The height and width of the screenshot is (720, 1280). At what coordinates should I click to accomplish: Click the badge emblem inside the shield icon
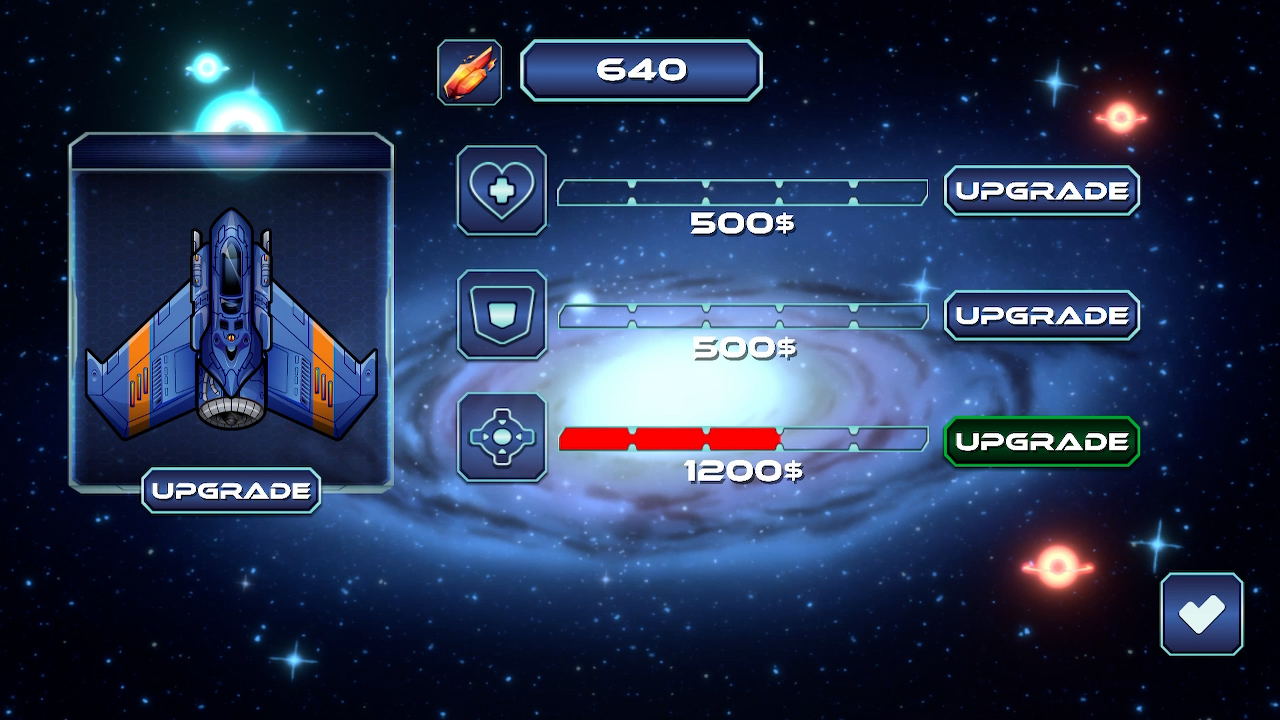501,316
